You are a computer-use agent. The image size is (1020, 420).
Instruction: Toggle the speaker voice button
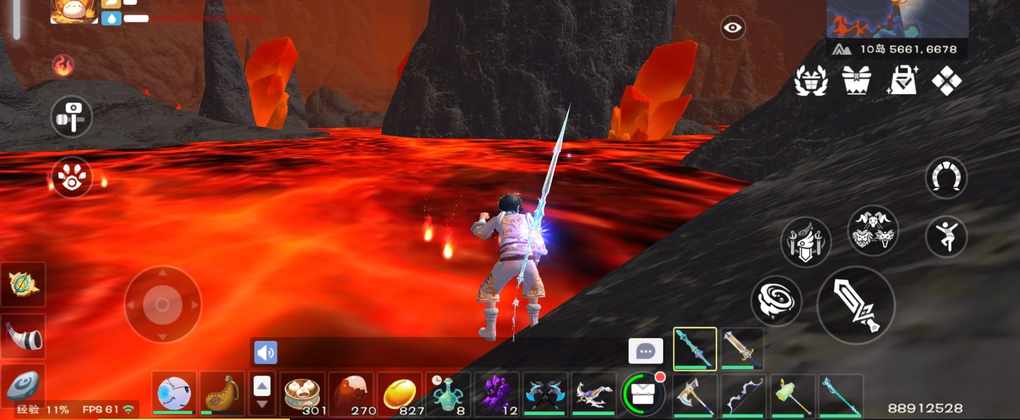click(265, 352)
